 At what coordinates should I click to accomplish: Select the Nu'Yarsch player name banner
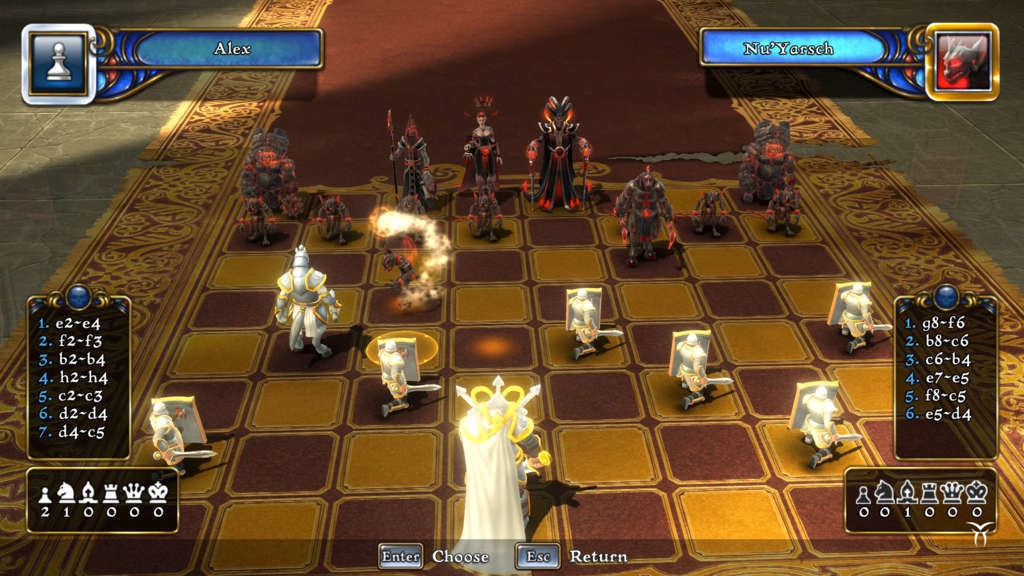(x=789, y=48)
